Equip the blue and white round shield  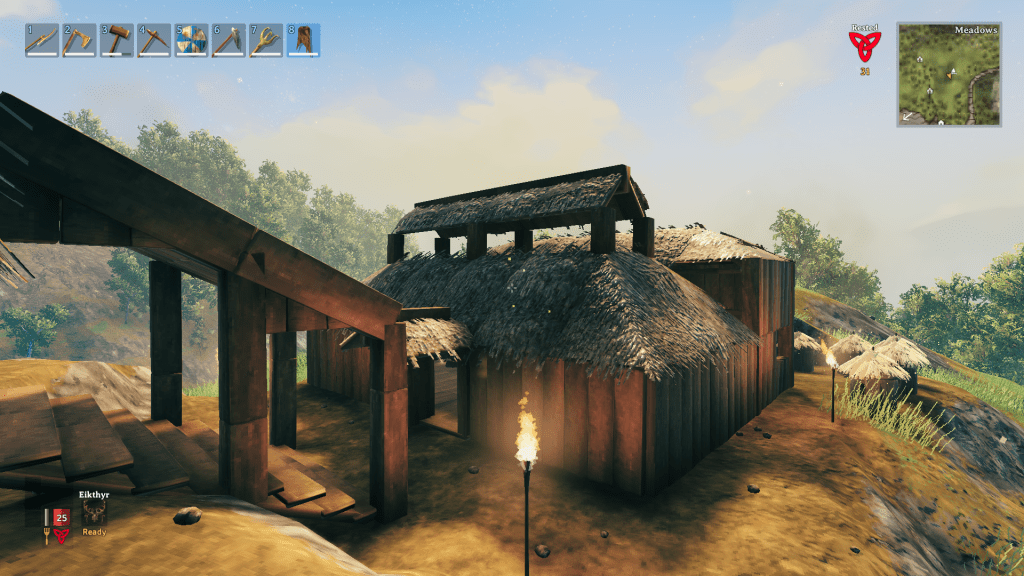191,40
